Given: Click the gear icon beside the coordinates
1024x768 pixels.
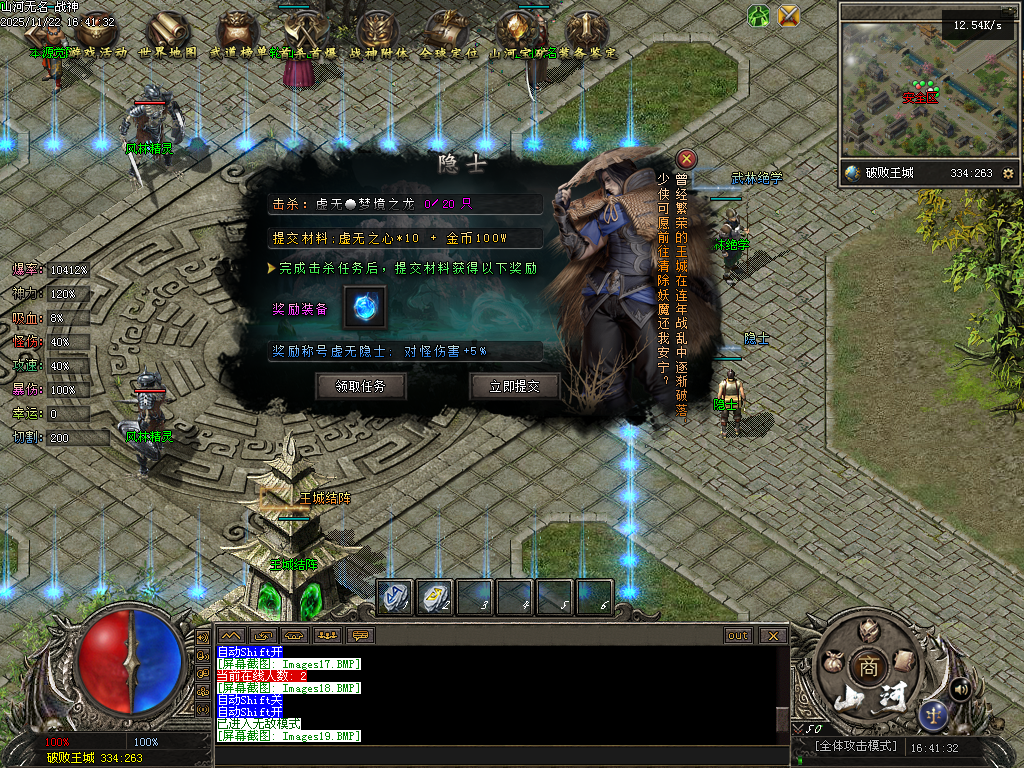Looking at the screenshot, I should [x=1007, y=173].
